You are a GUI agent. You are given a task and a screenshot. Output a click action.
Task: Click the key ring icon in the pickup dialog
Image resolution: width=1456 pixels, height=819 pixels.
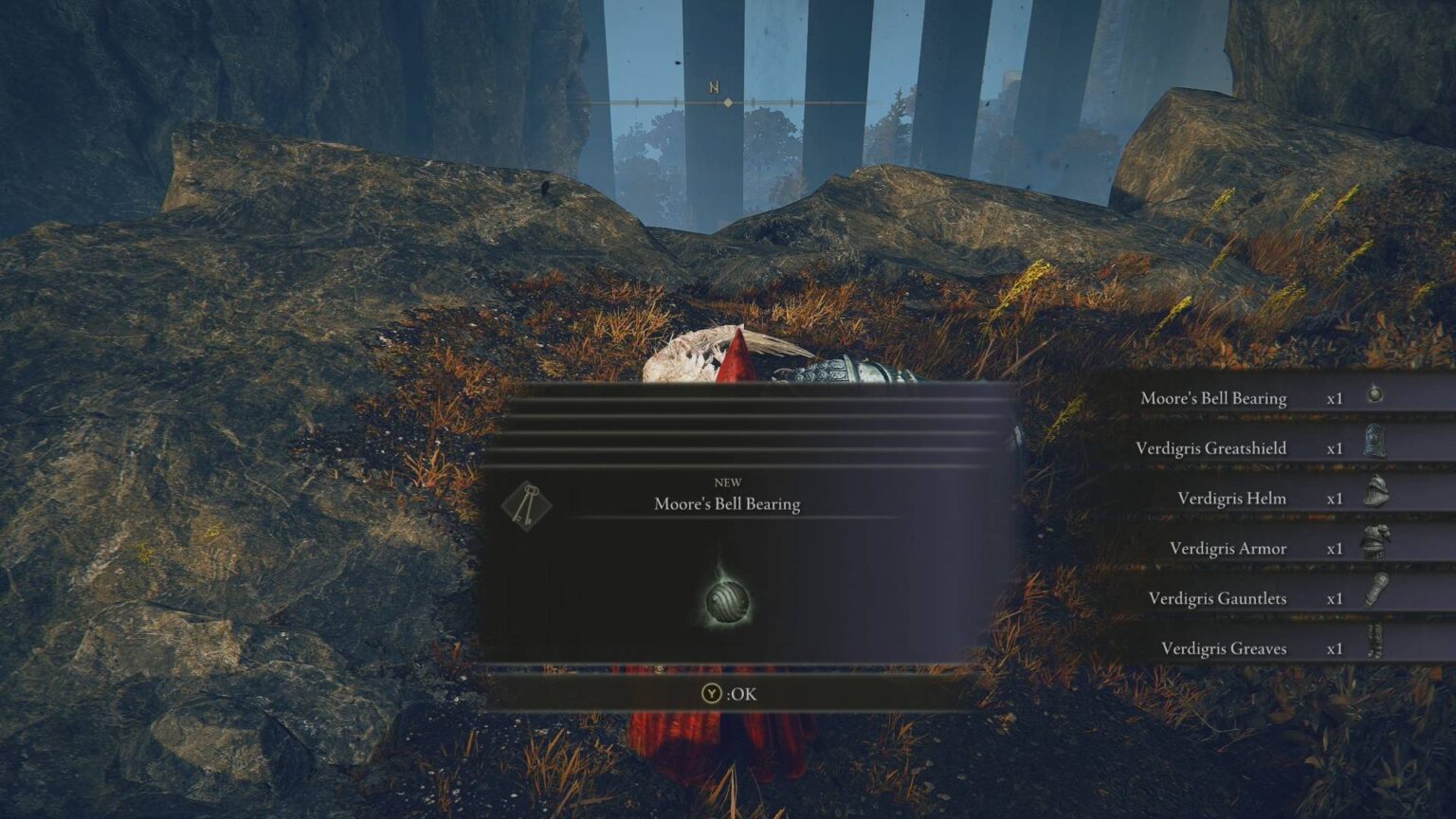coord(525,505)
